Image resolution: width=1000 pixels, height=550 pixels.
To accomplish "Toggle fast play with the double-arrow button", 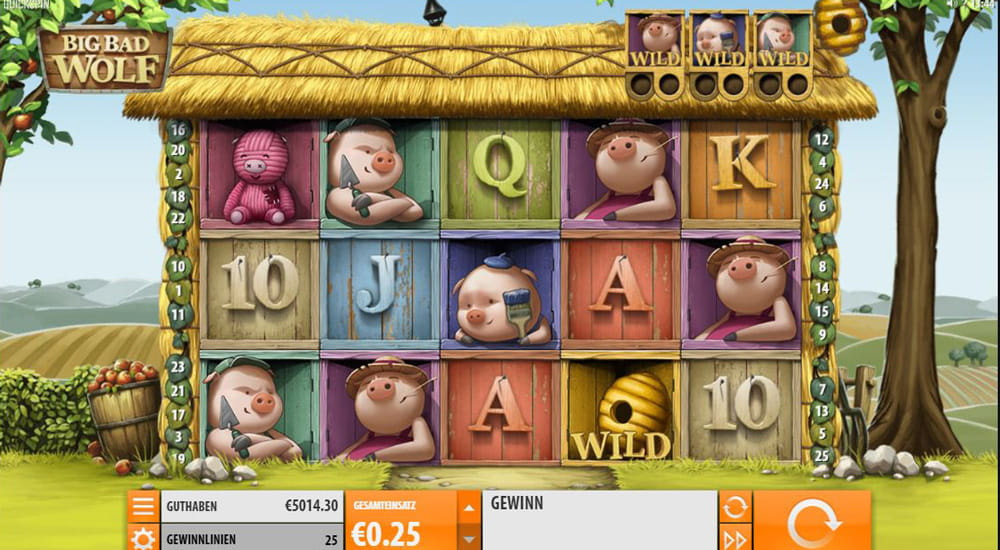I will [735, 539].
